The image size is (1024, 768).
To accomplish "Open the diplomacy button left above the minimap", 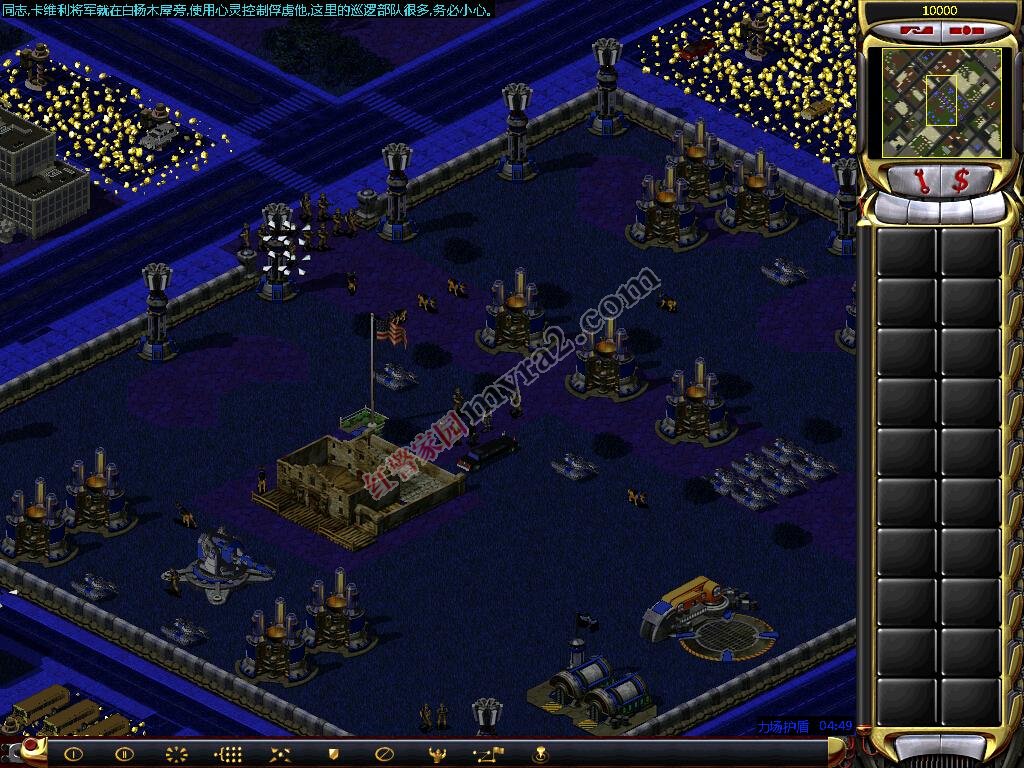I will tap(912, 30).
